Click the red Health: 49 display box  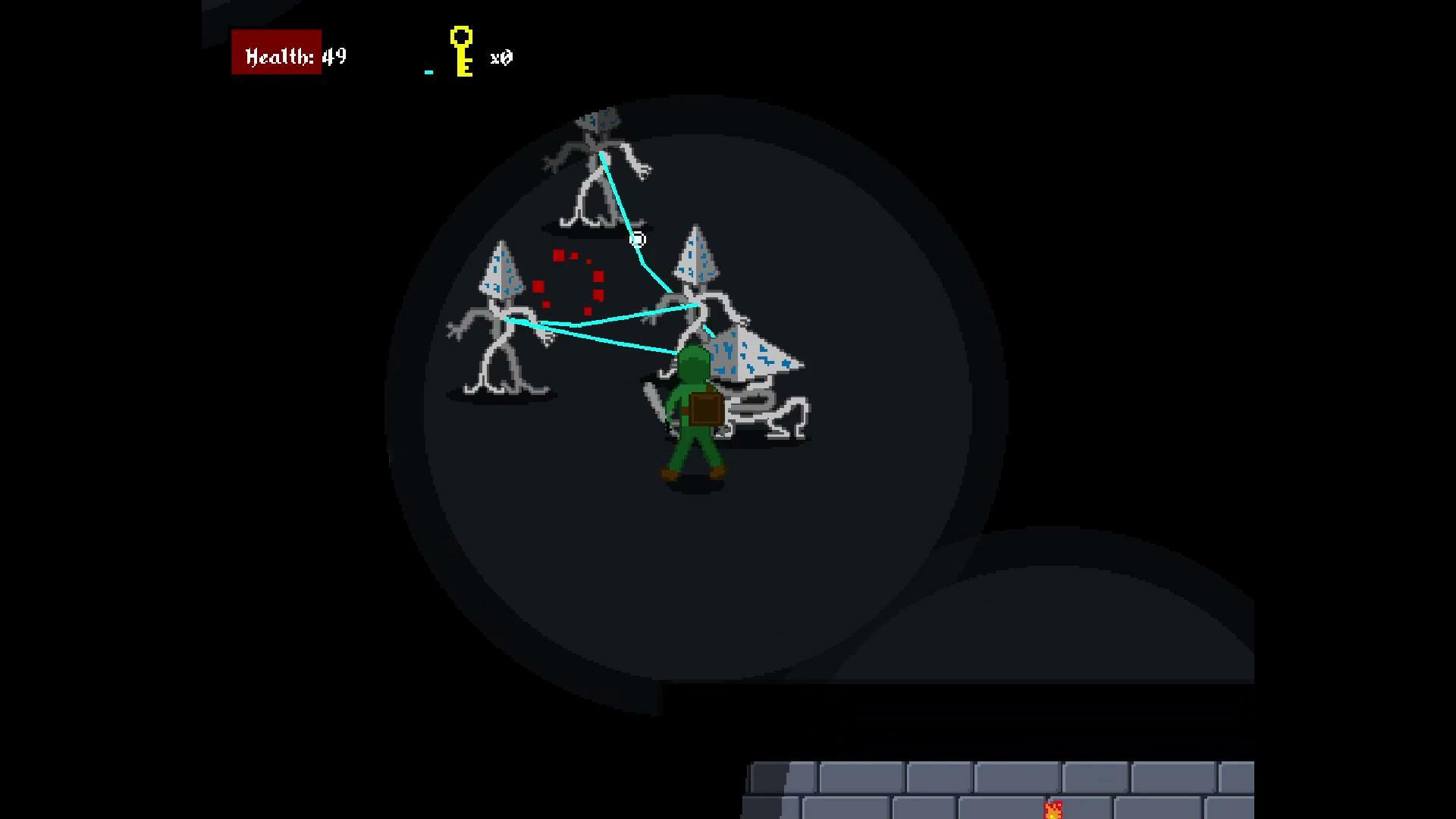click(277, 53)
